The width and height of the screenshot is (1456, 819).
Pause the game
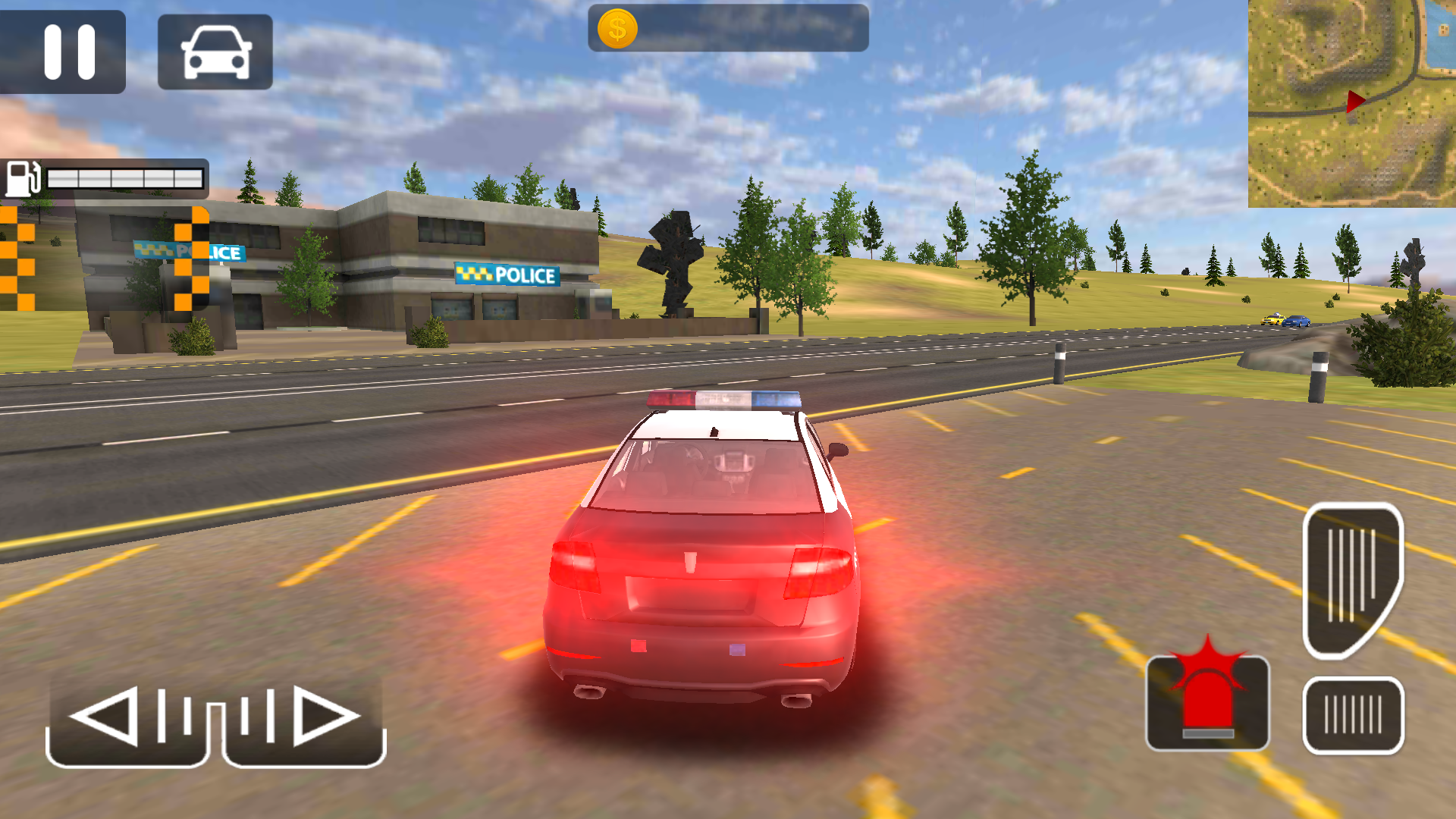click(x=67, y=52)
